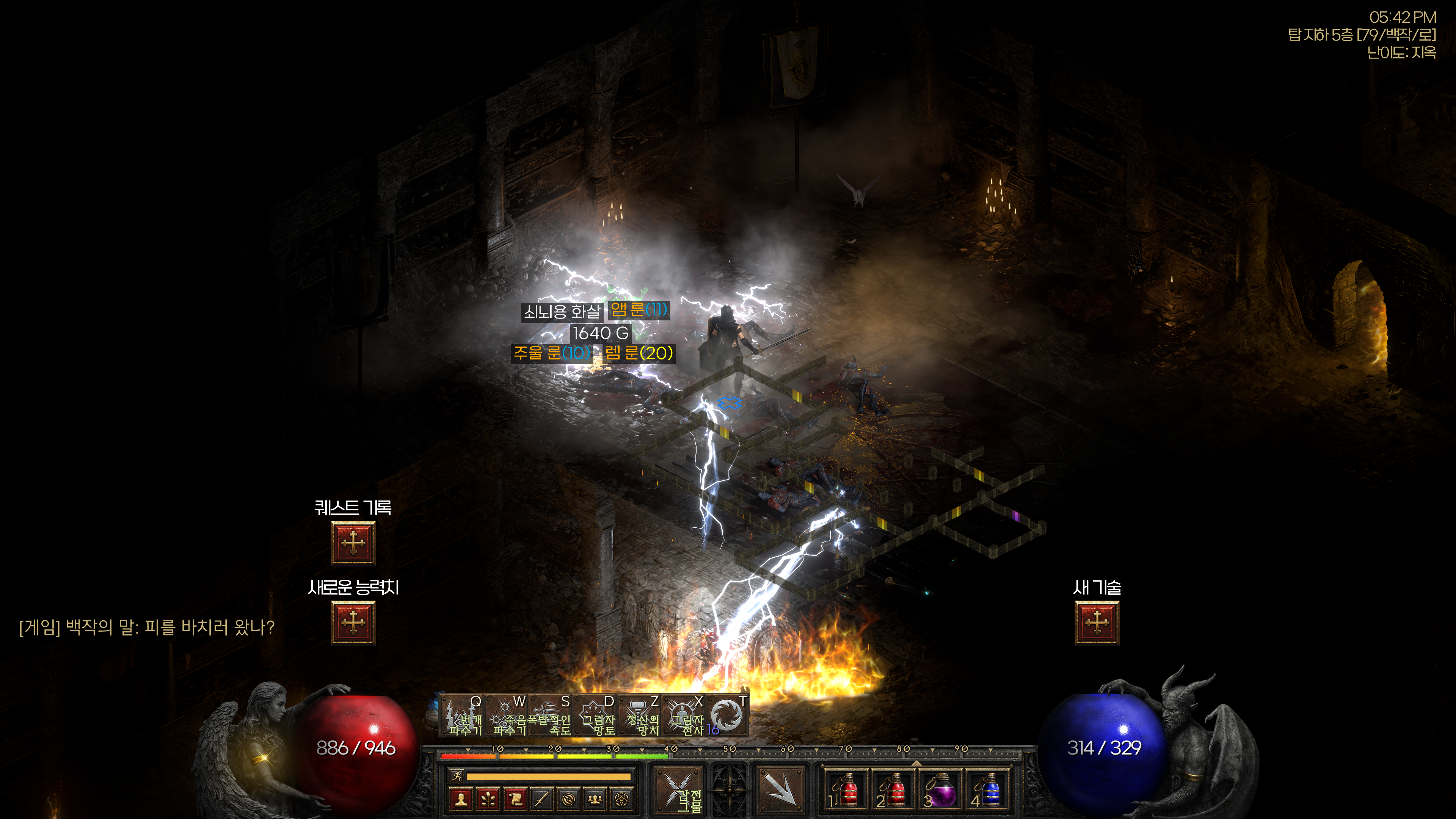Image resolution: width=1456 pixels, height=819 pixels.
Task: Activate the 죽음 파수기 skill icon
Action: [x=507, y=717]
